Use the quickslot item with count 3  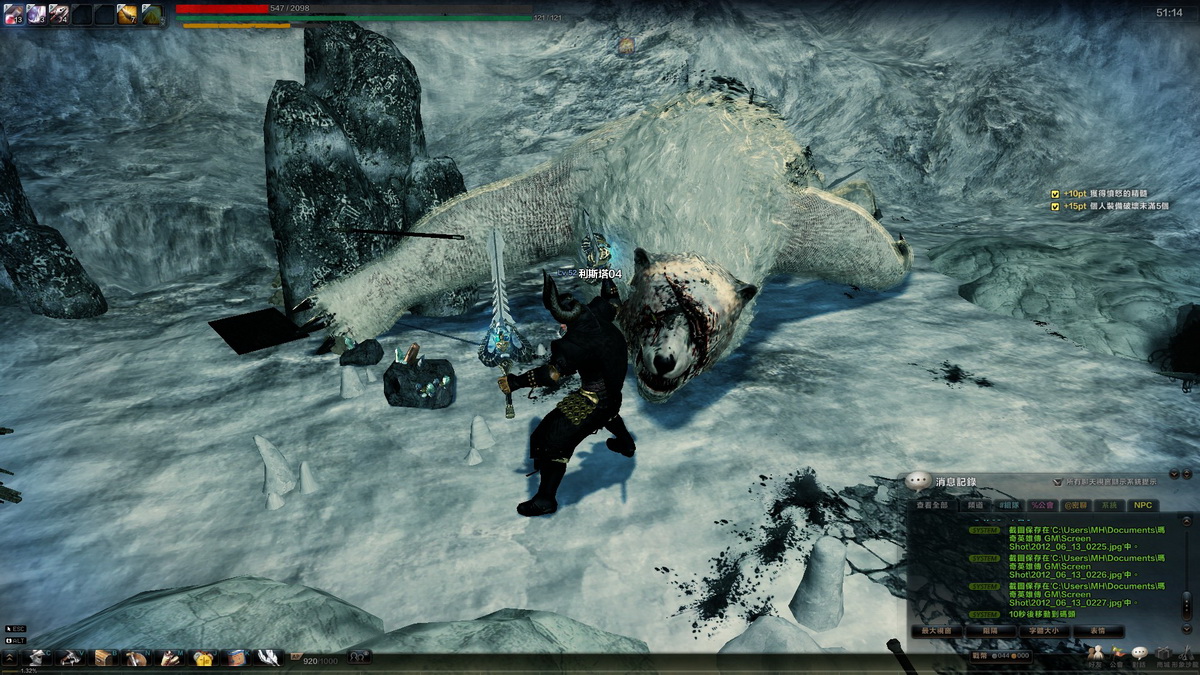[x=36, y=14]
